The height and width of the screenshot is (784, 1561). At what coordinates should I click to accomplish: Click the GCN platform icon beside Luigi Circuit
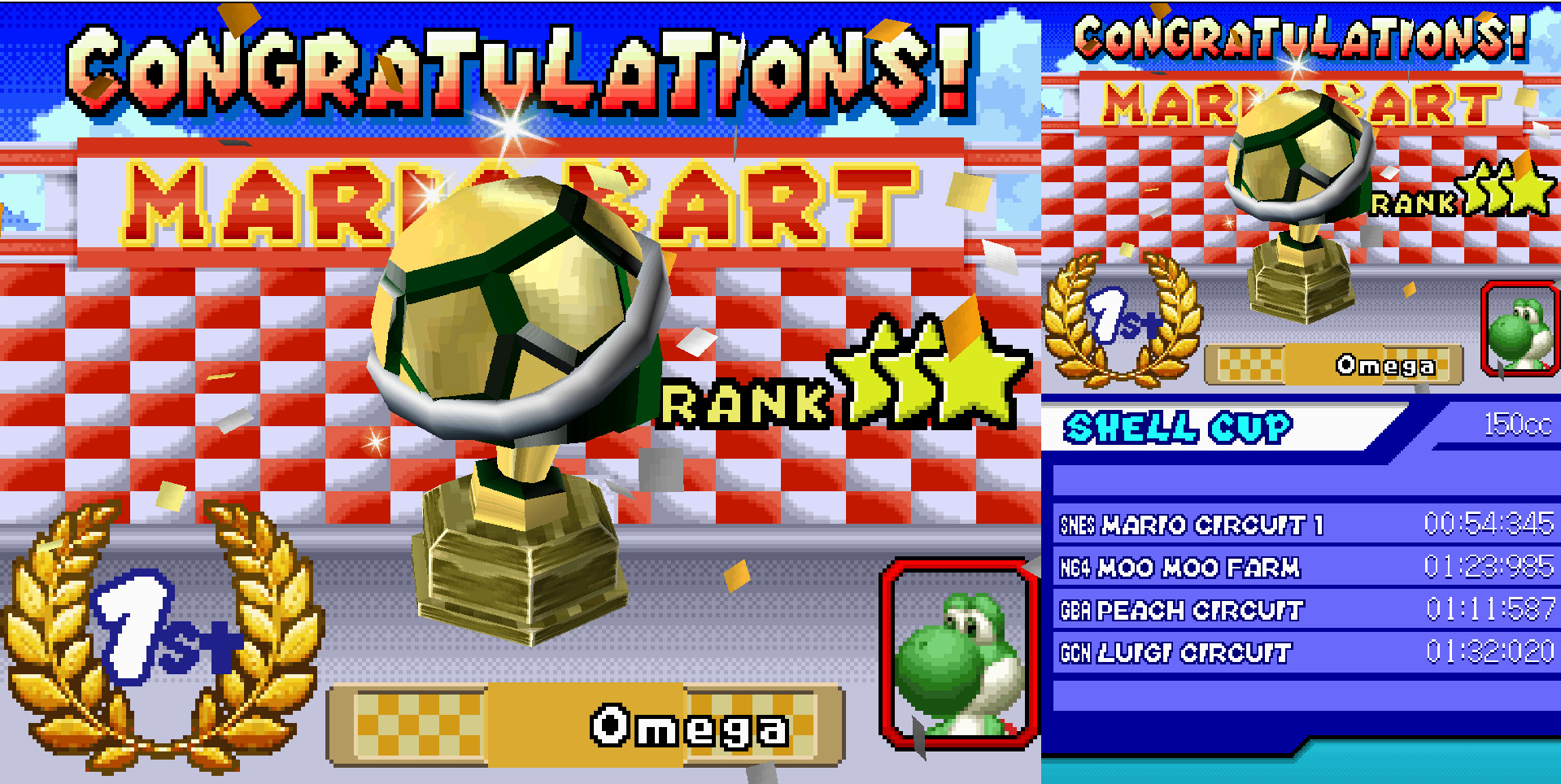pyautogui.click(x=1075, y=652)
